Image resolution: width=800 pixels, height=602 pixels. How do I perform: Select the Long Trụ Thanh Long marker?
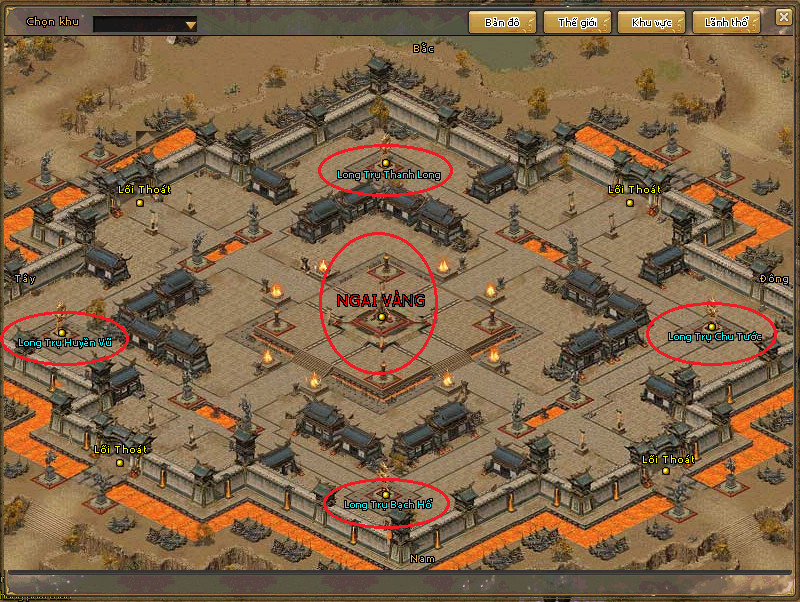(386, 163)
